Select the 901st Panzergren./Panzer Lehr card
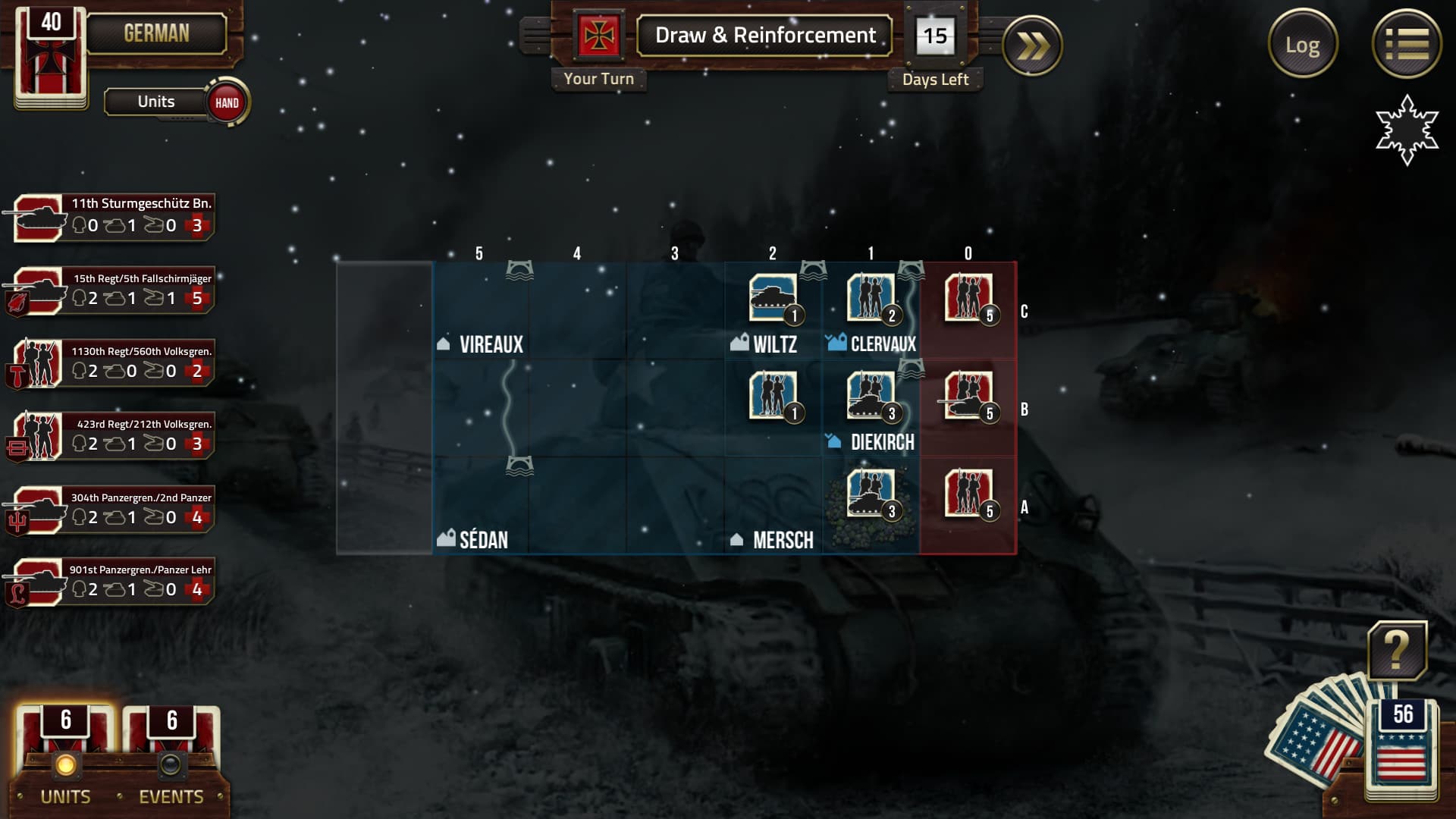 (114, 582)
